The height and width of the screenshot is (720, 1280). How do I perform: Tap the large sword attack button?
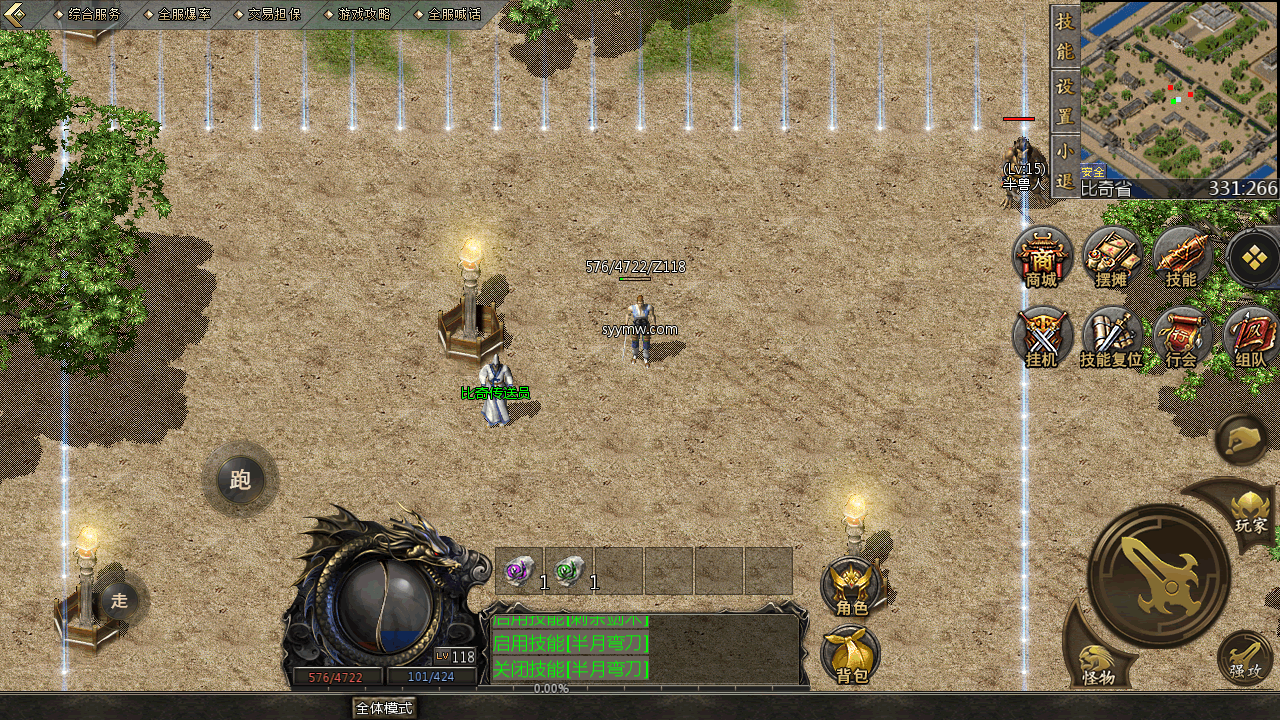[1159, 575]
